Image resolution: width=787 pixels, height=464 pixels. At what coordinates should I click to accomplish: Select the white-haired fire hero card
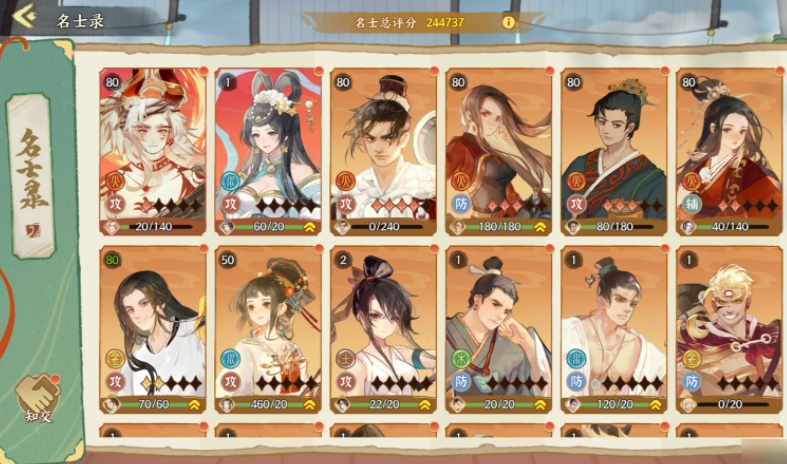pos(152,150)
